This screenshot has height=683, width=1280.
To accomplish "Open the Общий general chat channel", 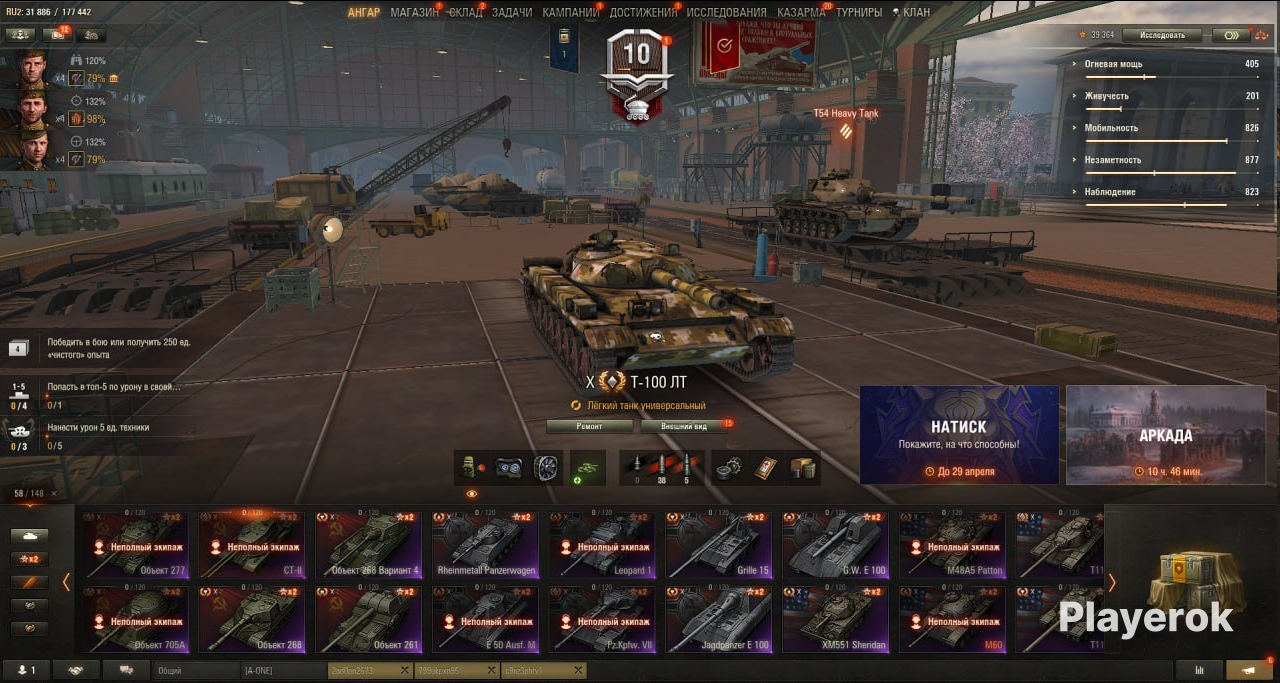I will click(197, 670).
